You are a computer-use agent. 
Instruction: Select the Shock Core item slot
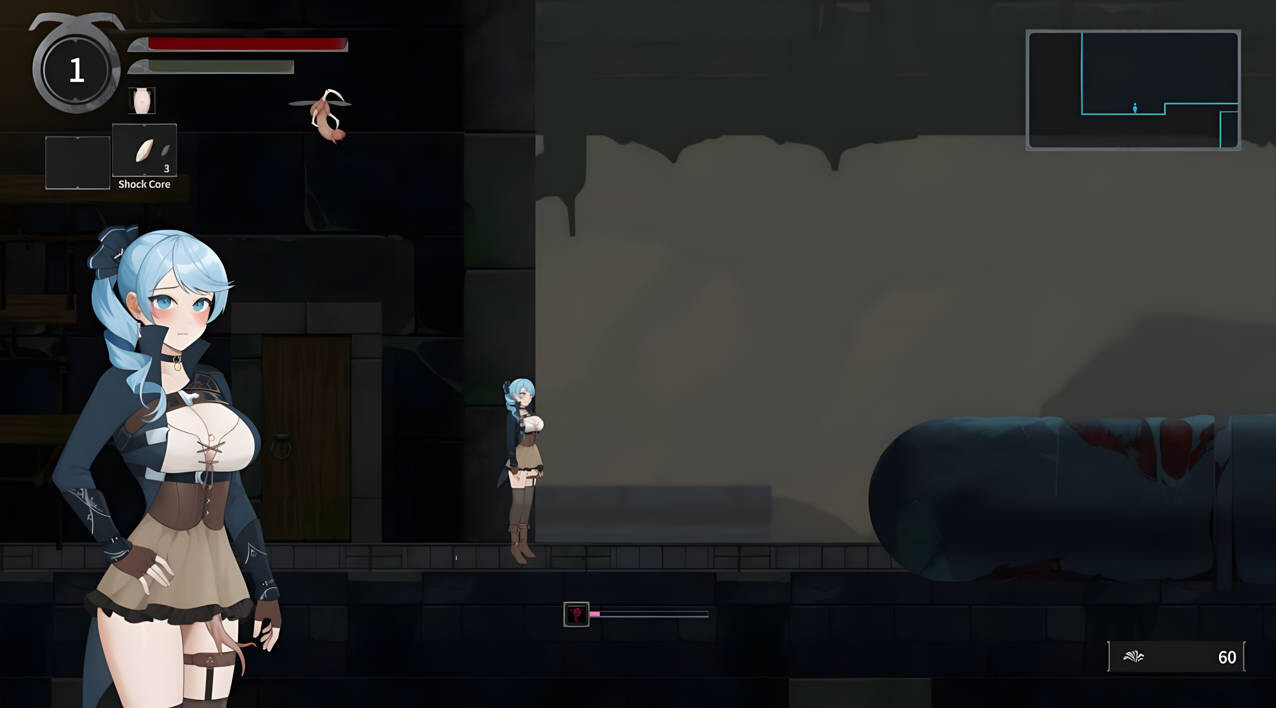pyautogui.click(x=144, y=151)
